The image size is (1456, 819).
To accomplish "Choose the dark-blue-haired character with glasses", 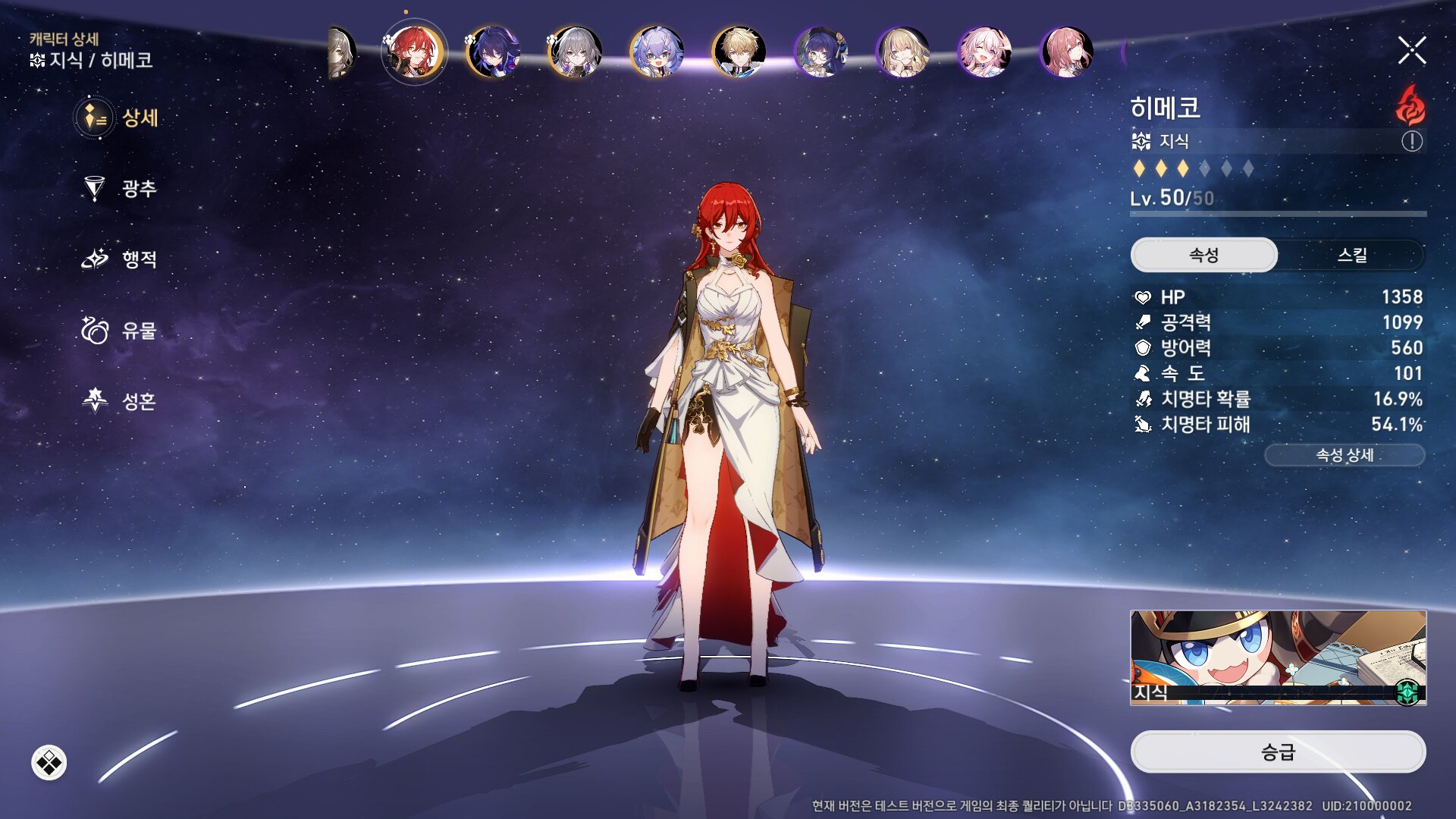I will click(x=821, y=52).
